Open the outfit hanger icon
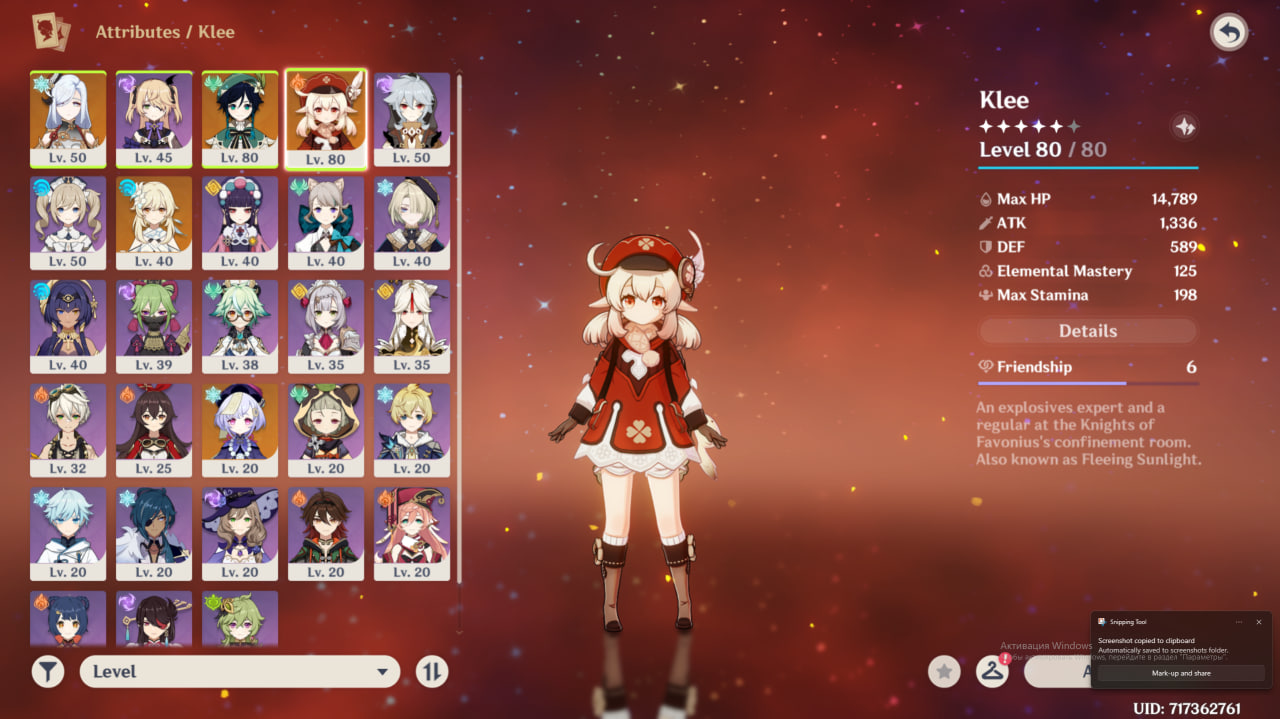Image resolution: width=1280 pixels, height=719 pixels. pyautogui.click(x=991, y=672)
